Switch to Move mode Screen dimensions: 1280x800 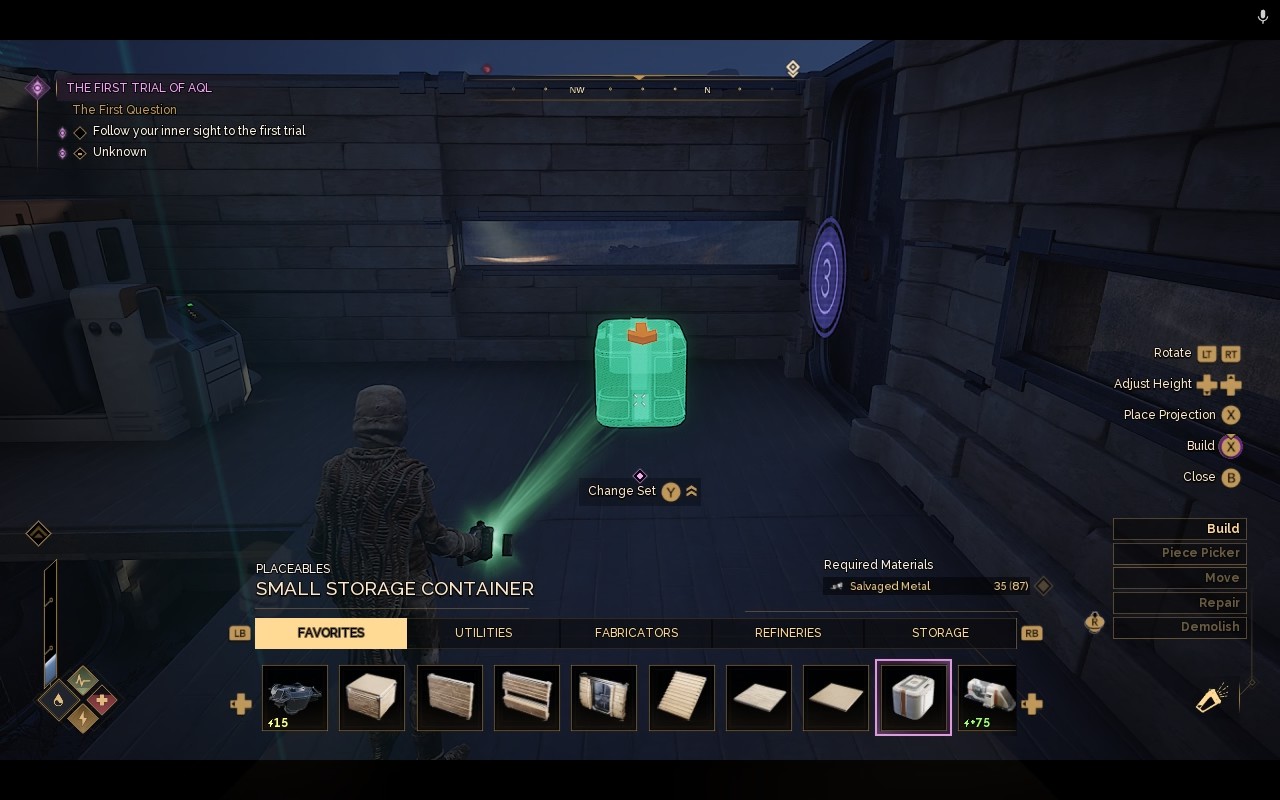[1180, 578]
